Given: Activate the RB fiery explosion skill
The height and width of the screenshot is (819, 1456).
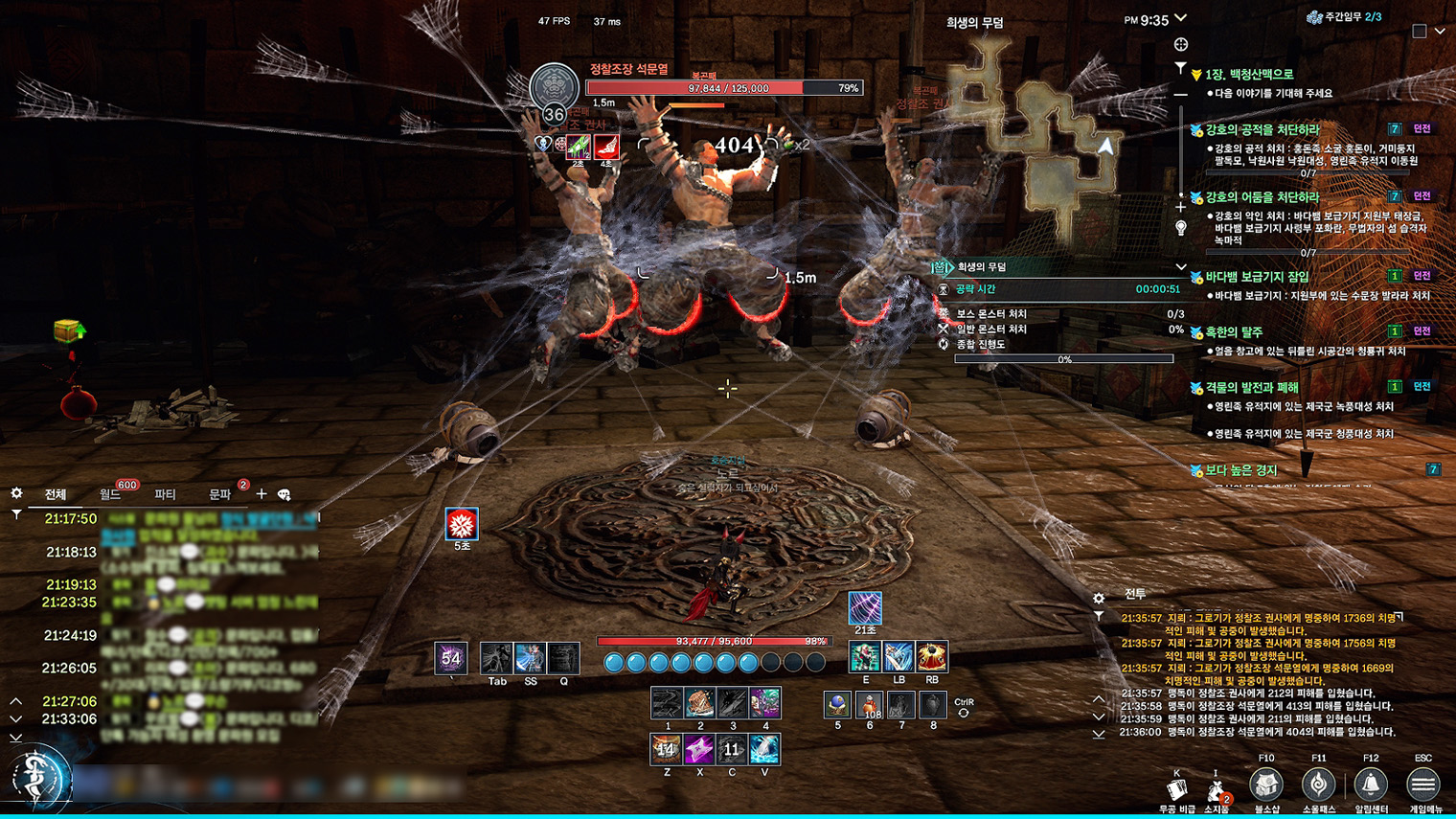Looking at the screenshot, I should pyautogui.click(x=931, y=657).
